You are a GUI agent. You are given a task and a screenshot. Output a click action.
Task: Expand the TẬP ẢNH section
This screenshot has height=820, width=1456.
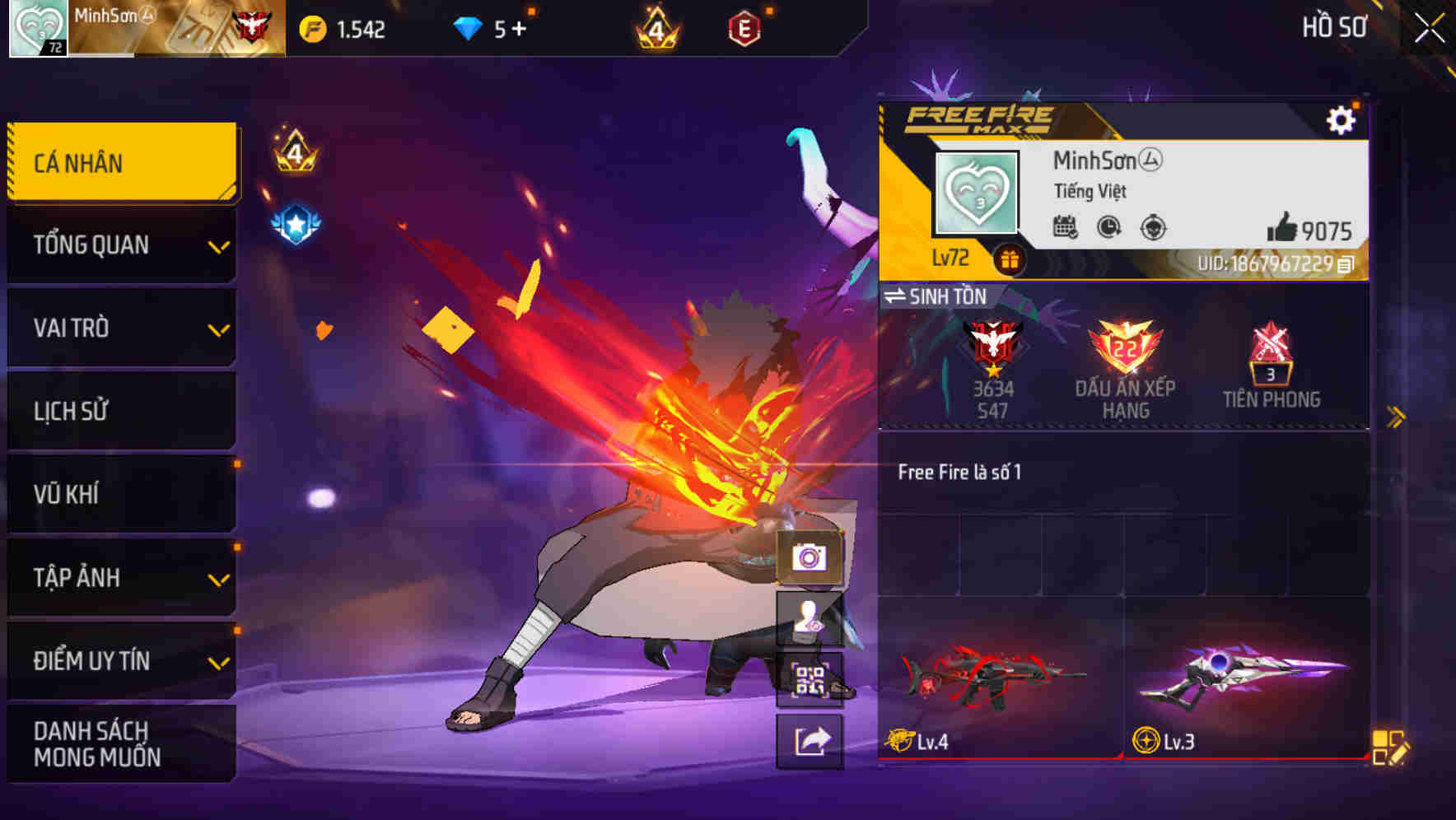[122, 578]
